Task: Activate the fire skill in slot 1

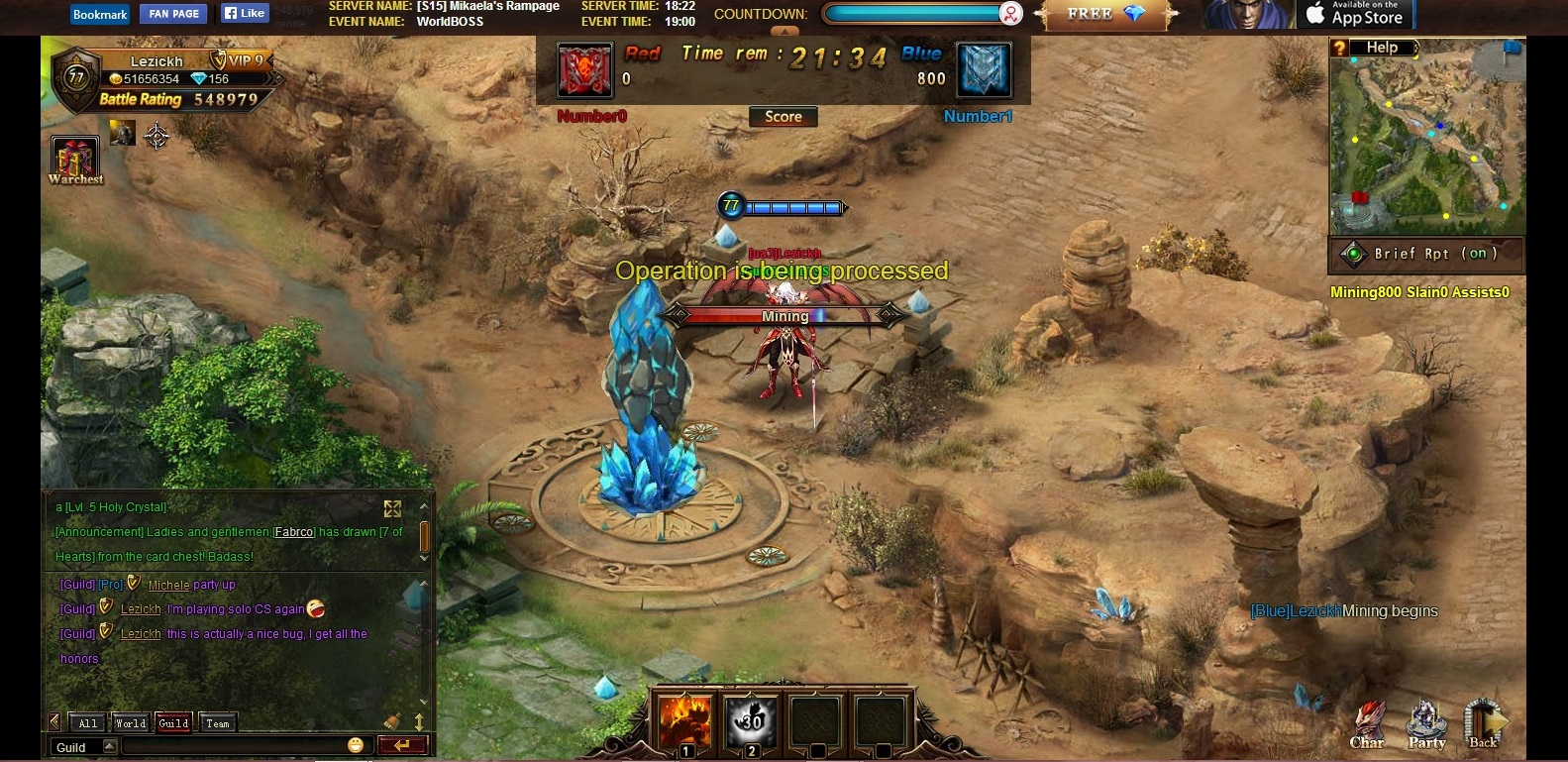Action: 685,720
